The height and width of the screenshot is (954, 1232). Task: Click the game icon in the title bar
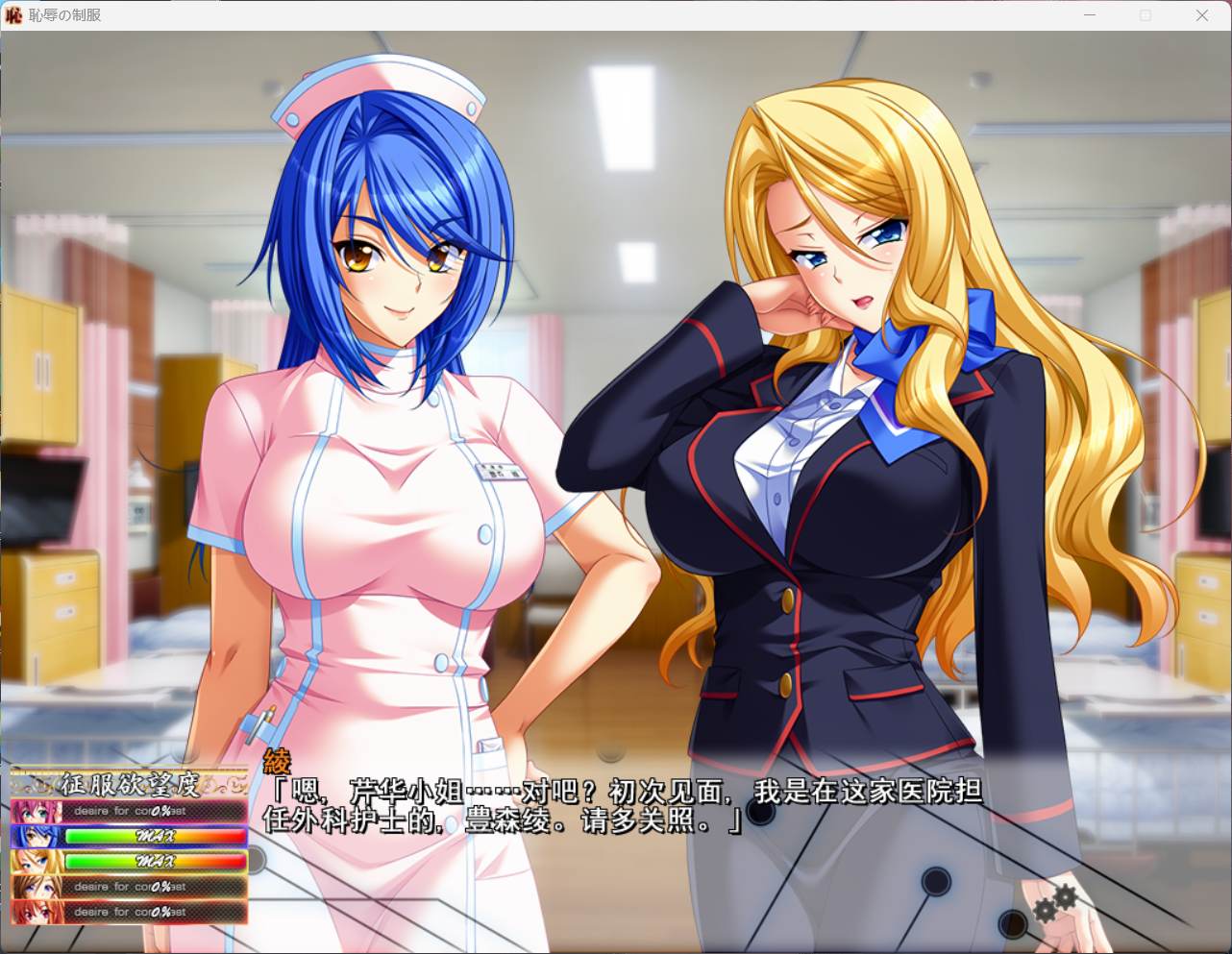(12, 14)
